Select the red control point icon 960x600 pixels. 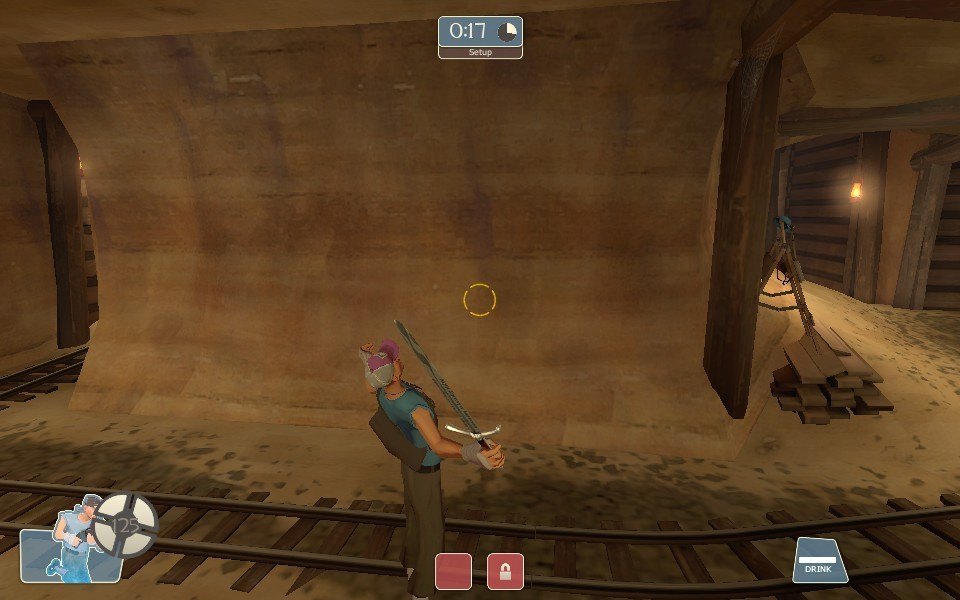click(x=453, y=571)
